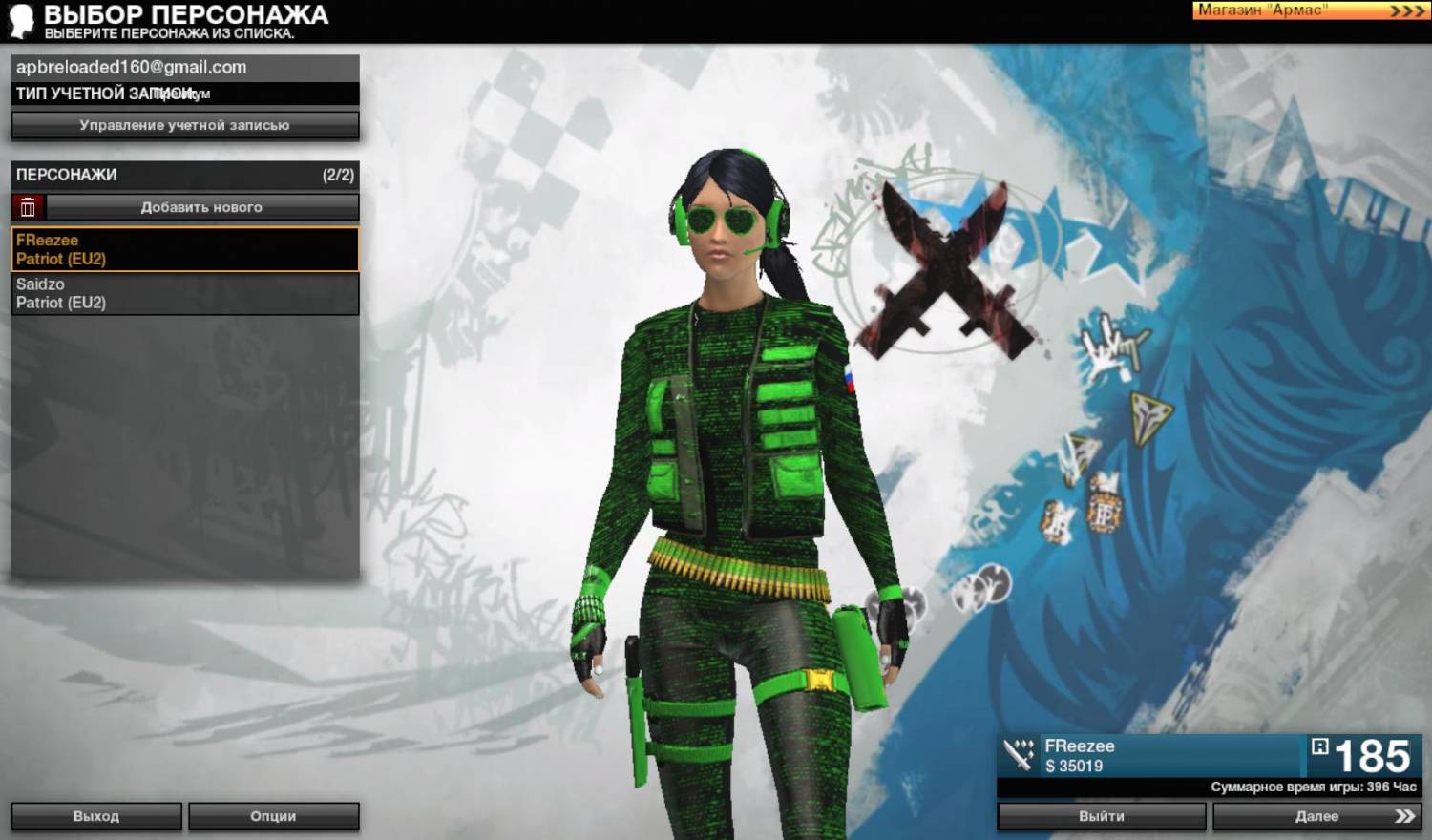
Task: Delete character with the trash can icon
Action: [28, 207]
